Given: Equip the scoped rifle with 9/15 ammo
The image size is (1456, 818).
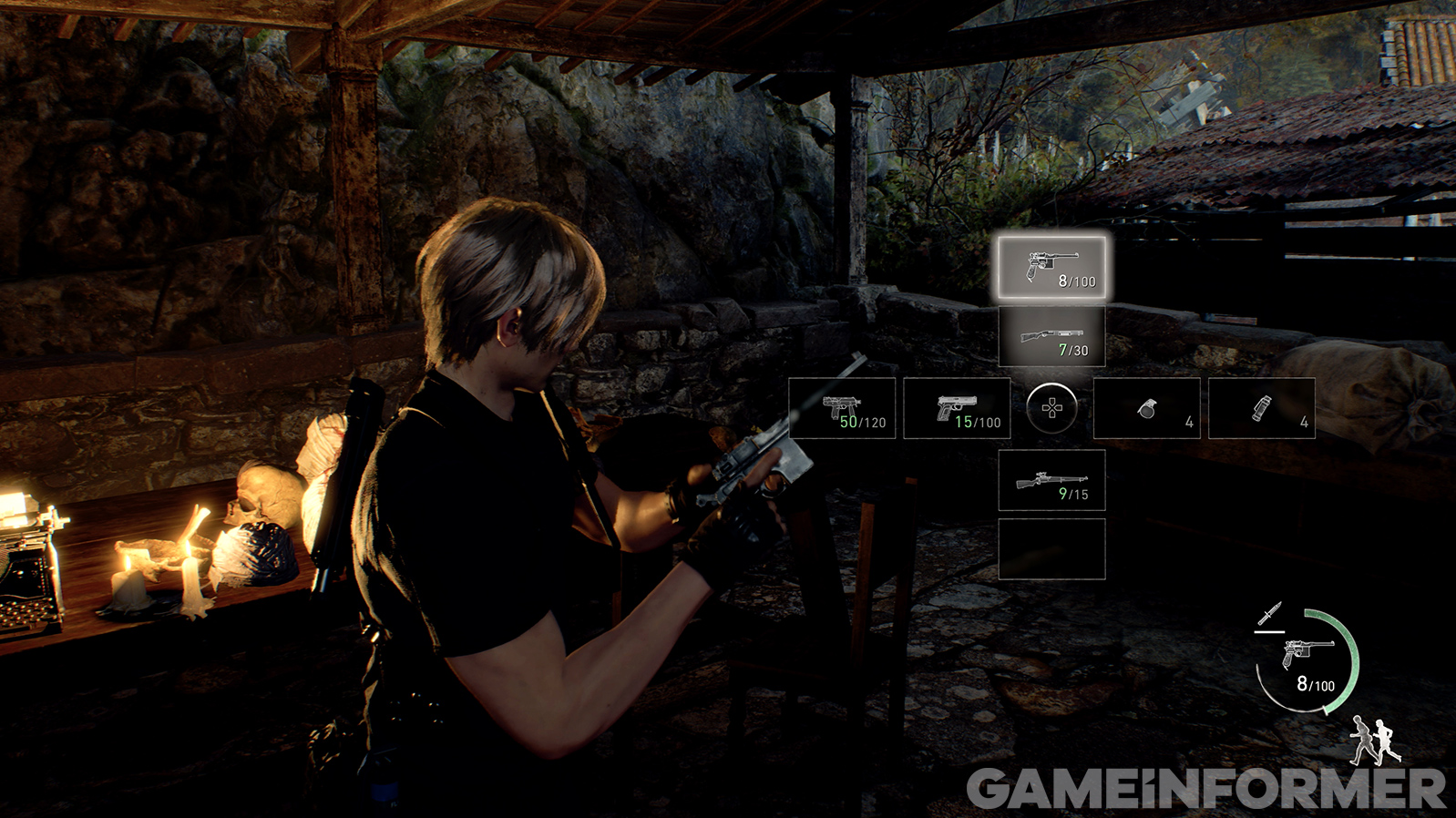Looking at the screenshot, I should coord(1051,480).
